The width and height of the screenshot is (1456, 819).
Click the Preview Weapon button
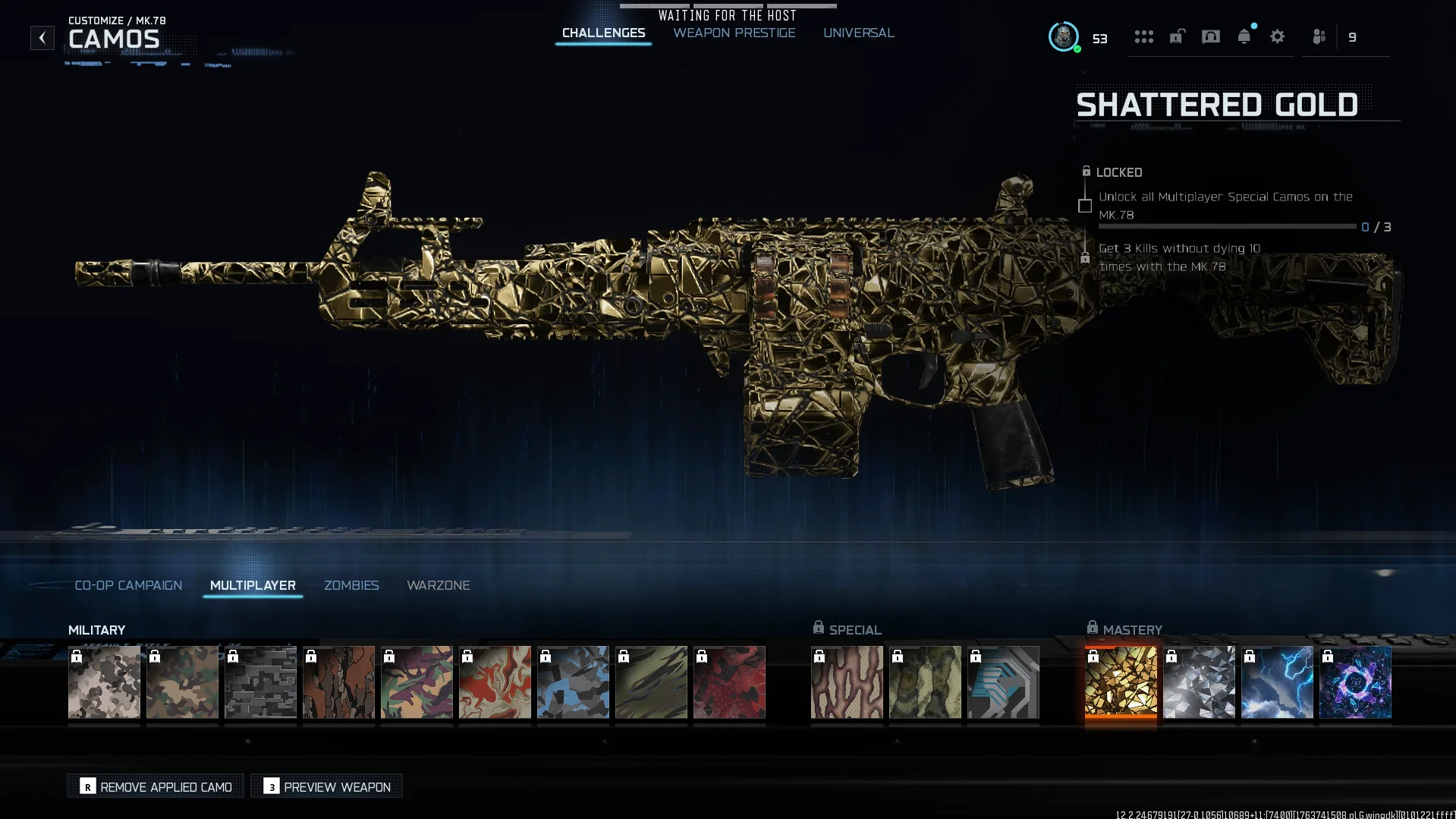click(327, 786)
